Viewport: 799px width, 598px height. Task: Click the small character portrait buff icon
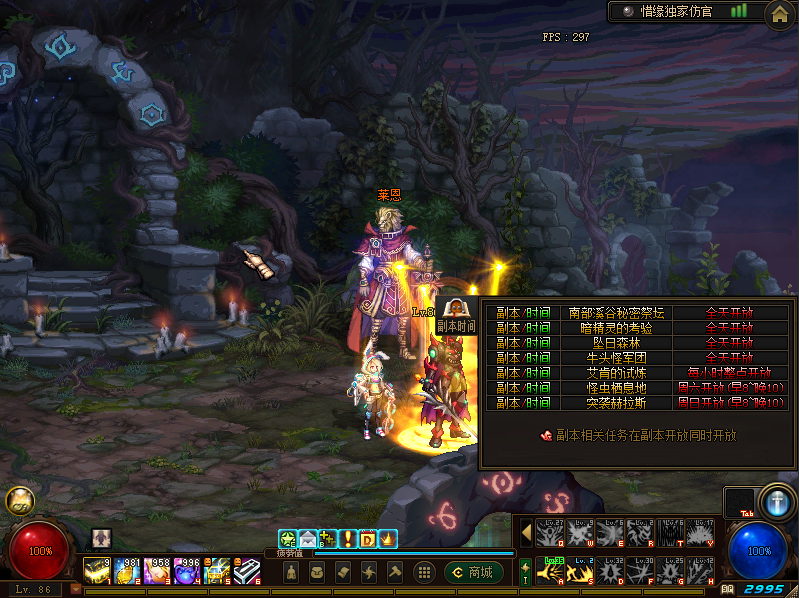101,538
